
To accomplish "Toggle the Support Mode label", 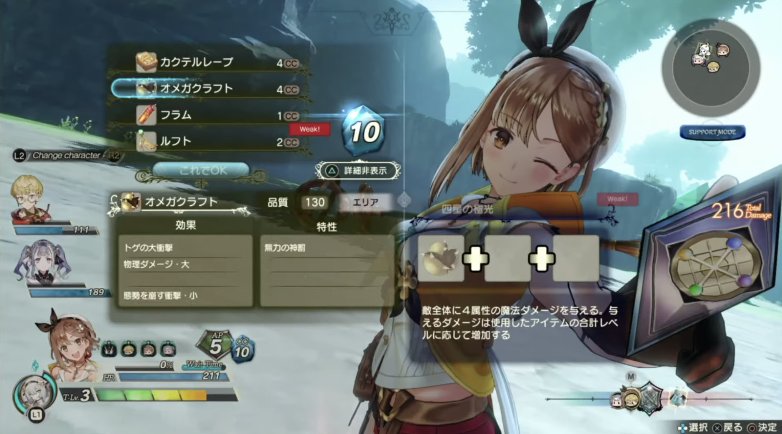I will click(710, 132).
